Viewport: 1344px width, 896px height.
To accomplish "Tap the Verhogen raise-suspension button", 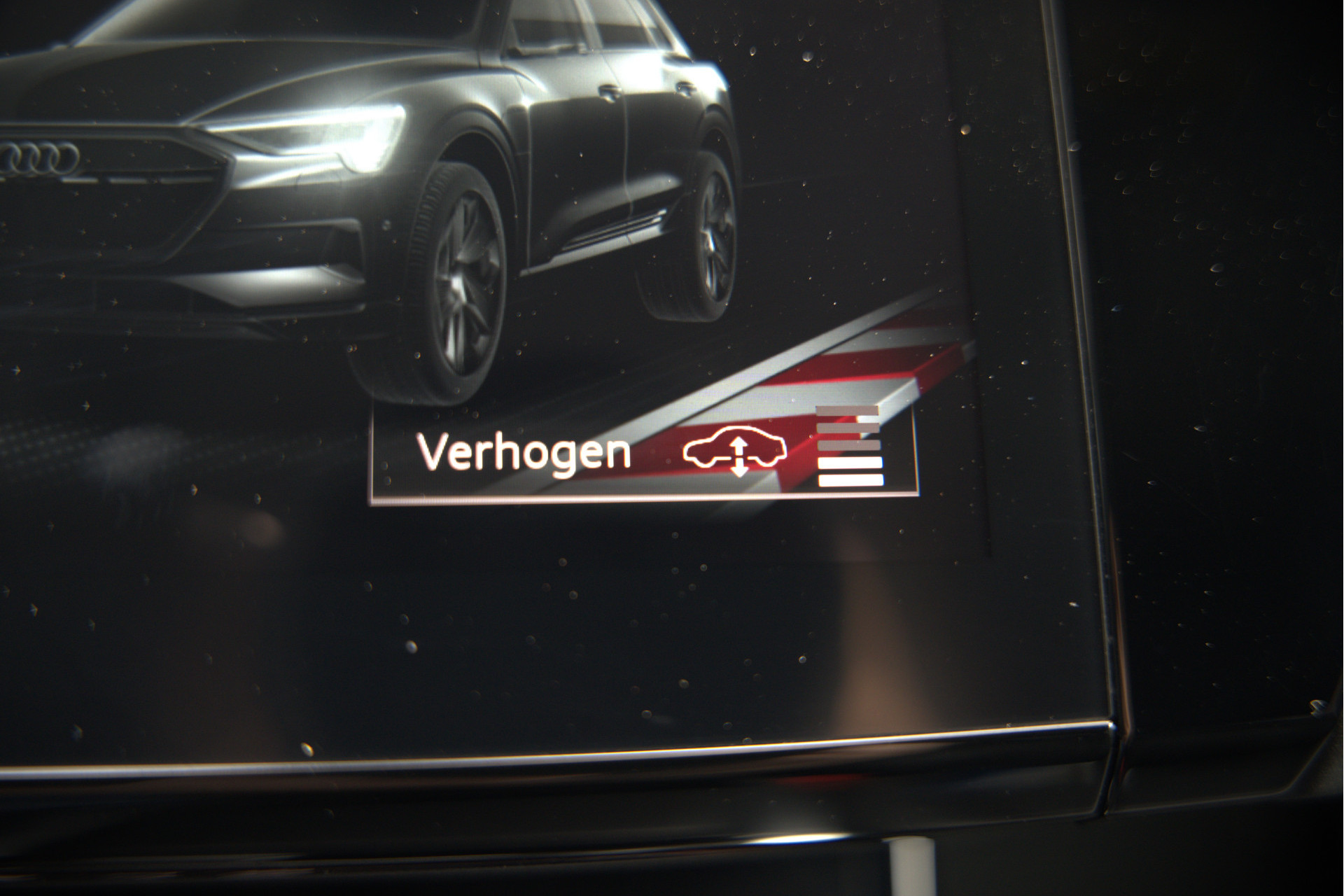I will tap(643, 454).
